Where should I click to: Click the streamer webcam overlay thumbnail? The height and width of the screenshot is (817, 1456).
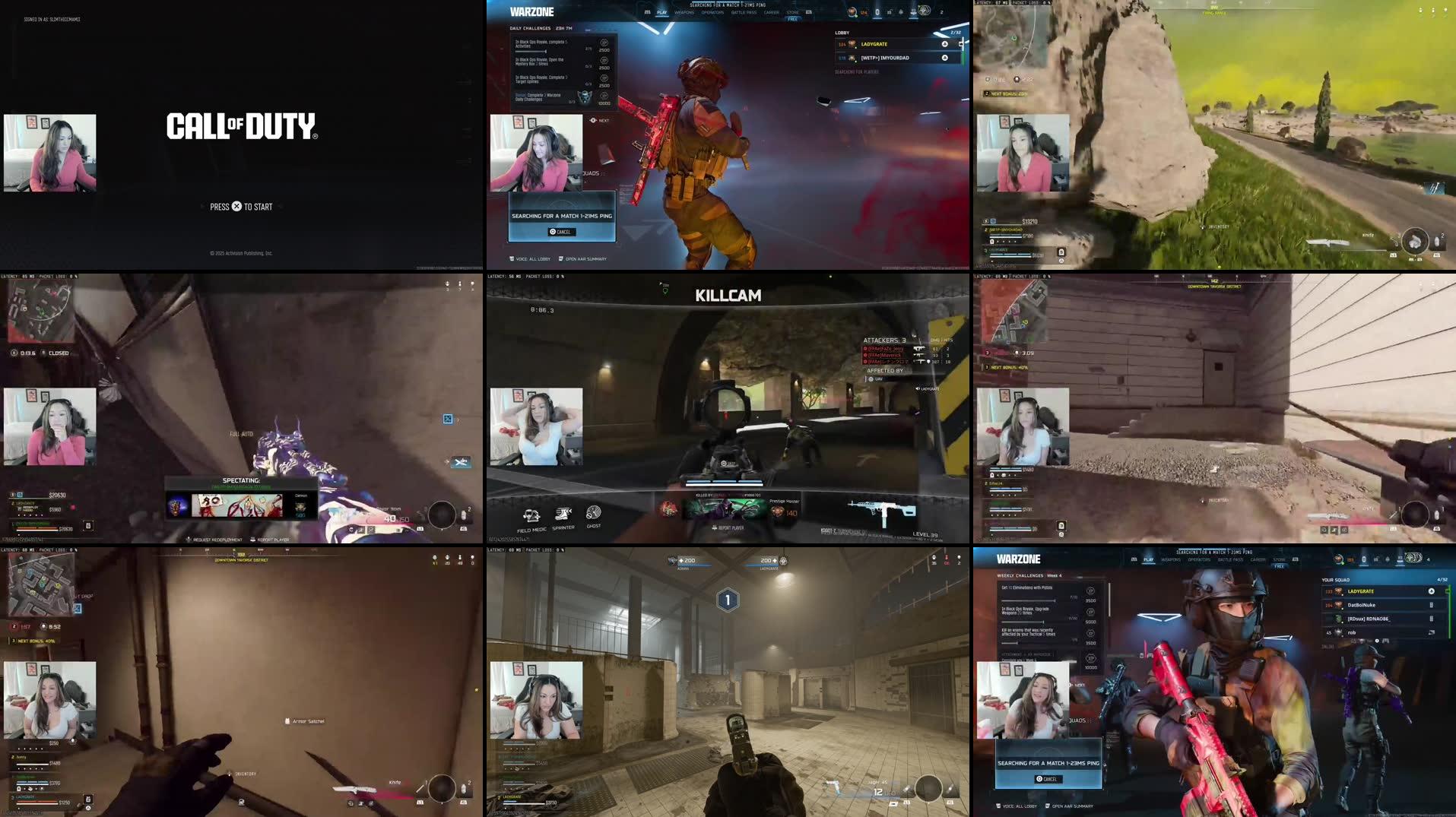(x=49, y=152)
